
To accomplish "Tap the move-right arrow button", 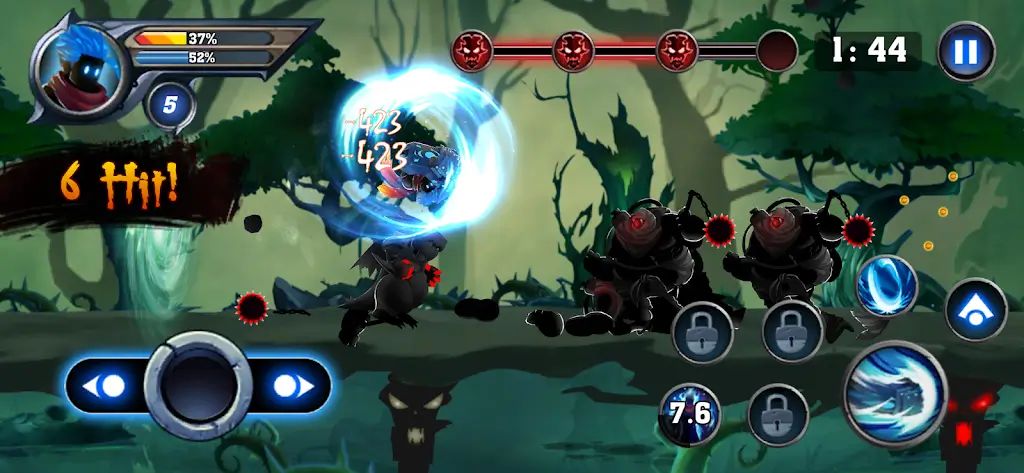I will (288, 386).
